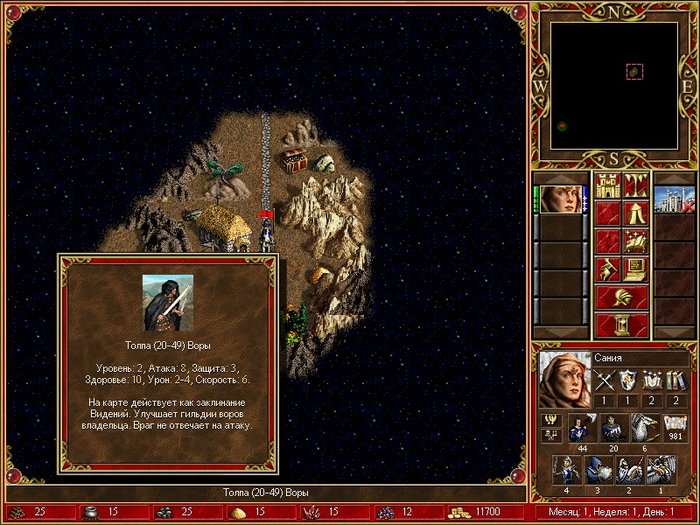This screenshot has height=525, width=700.
Task: Select the stack of 3 monks
Action: pos(598,470)
